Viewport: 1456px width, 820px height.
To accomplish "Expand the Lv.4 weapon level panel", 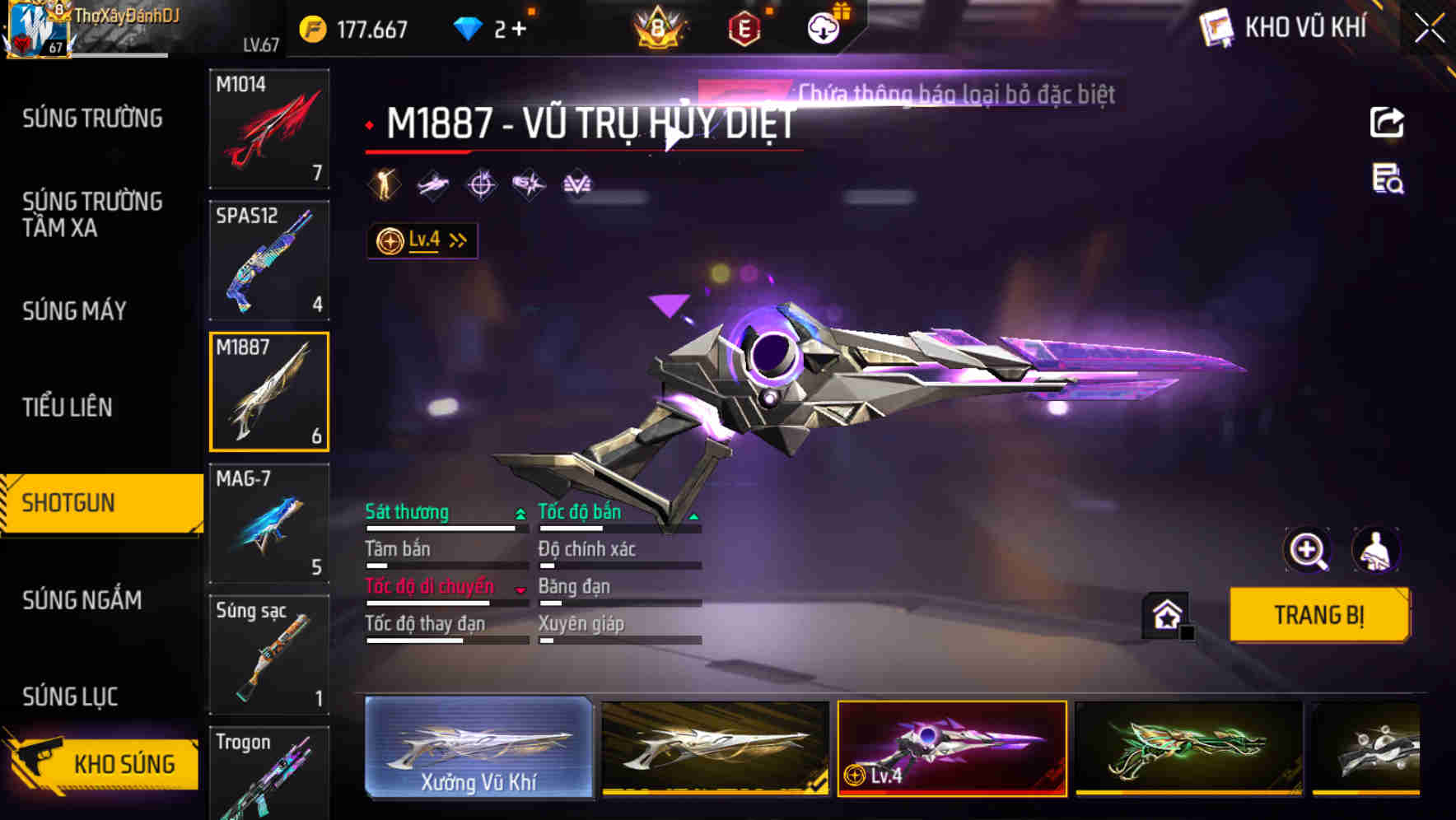I will [x=422, y=240].
